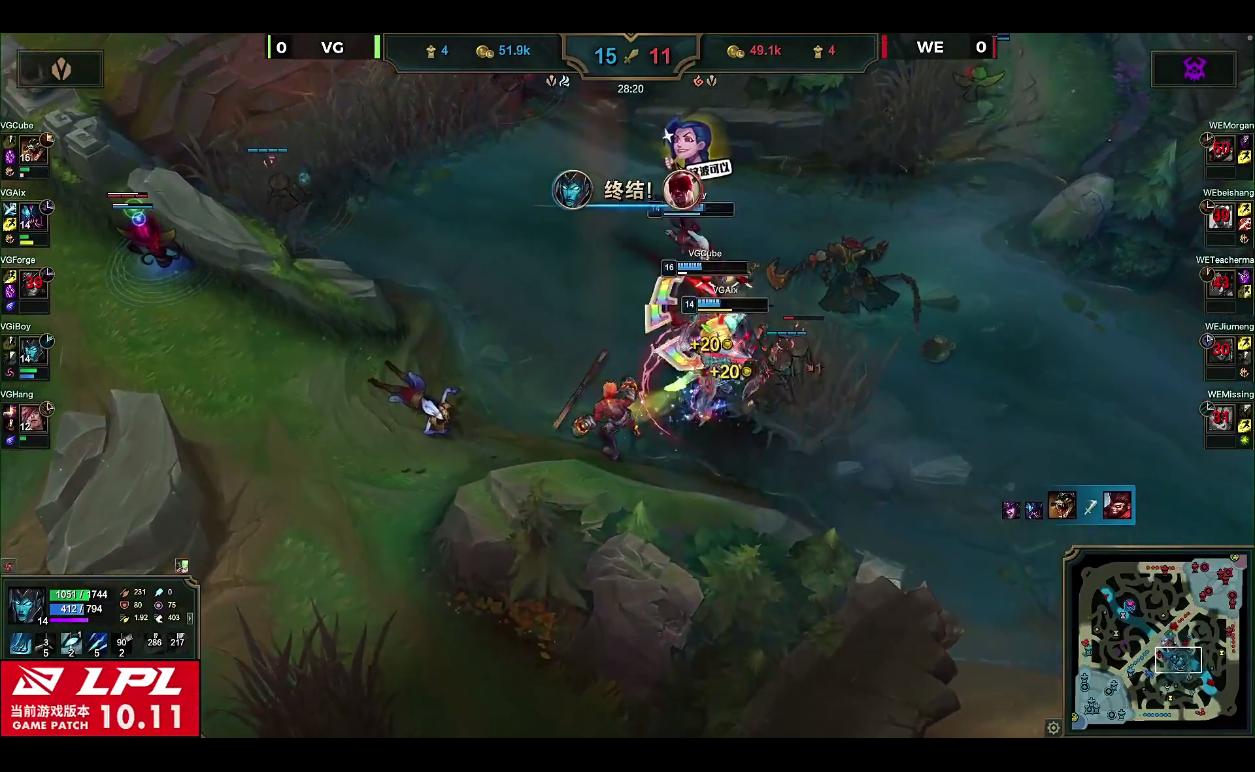
Task: Click the LPL game patch 10.11 banner
Action: tap(100, 698)
